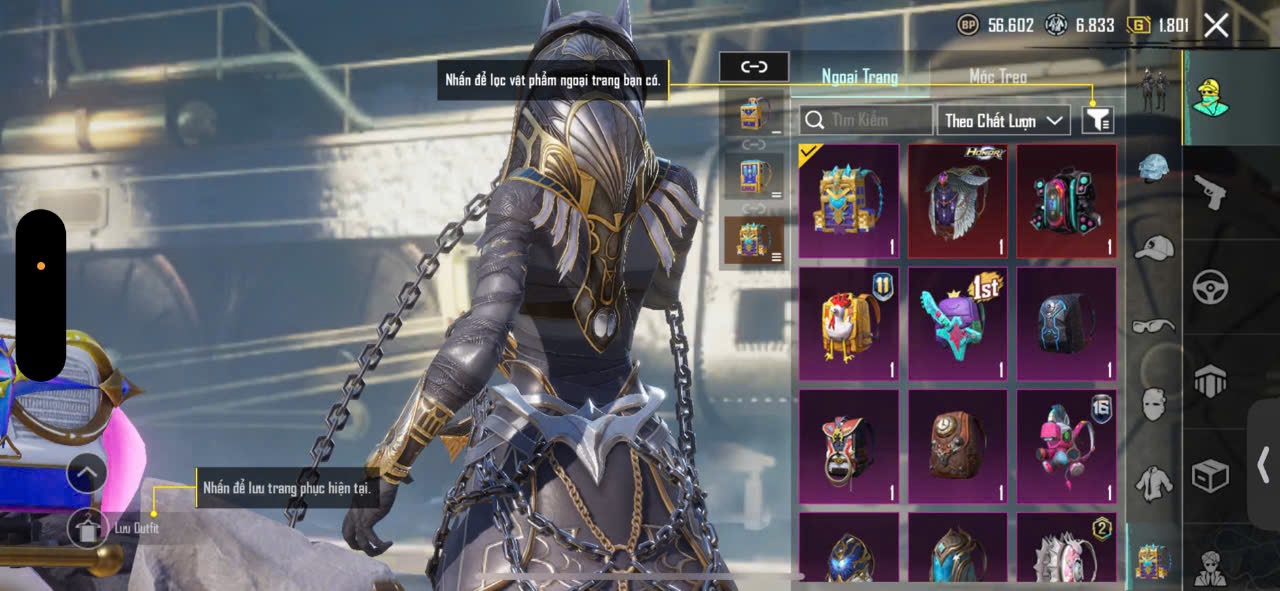Open the glasses category

1154,325
